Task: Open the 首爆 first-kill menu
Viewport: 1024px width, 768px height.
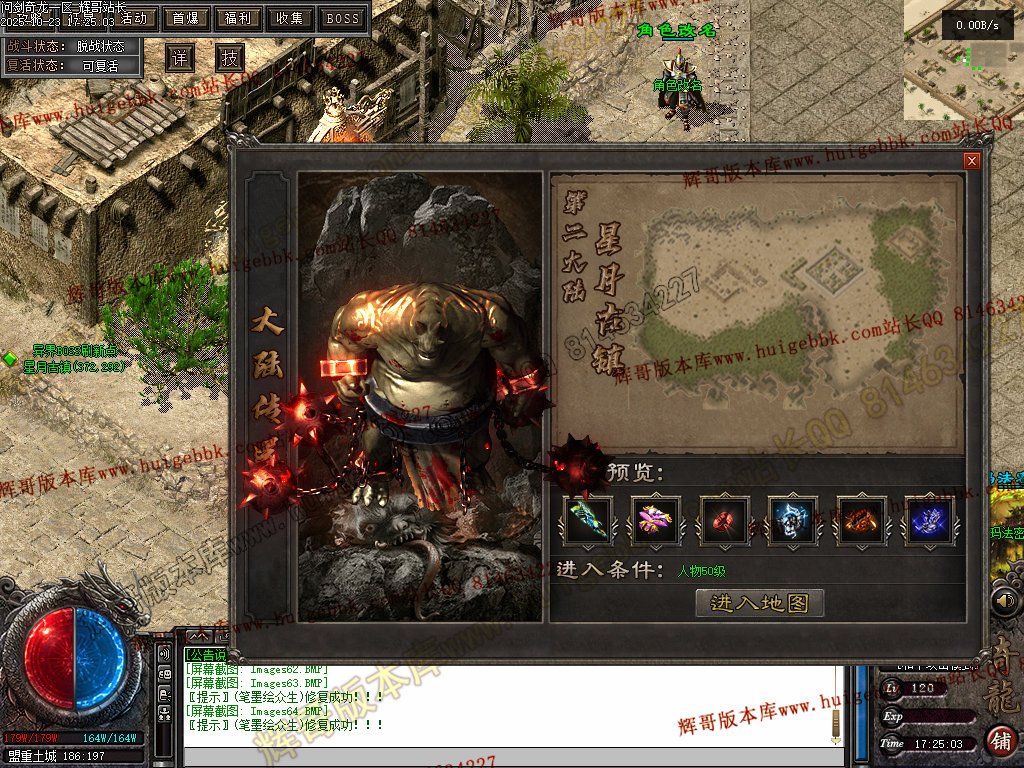Action: click(x=185, y=18)
